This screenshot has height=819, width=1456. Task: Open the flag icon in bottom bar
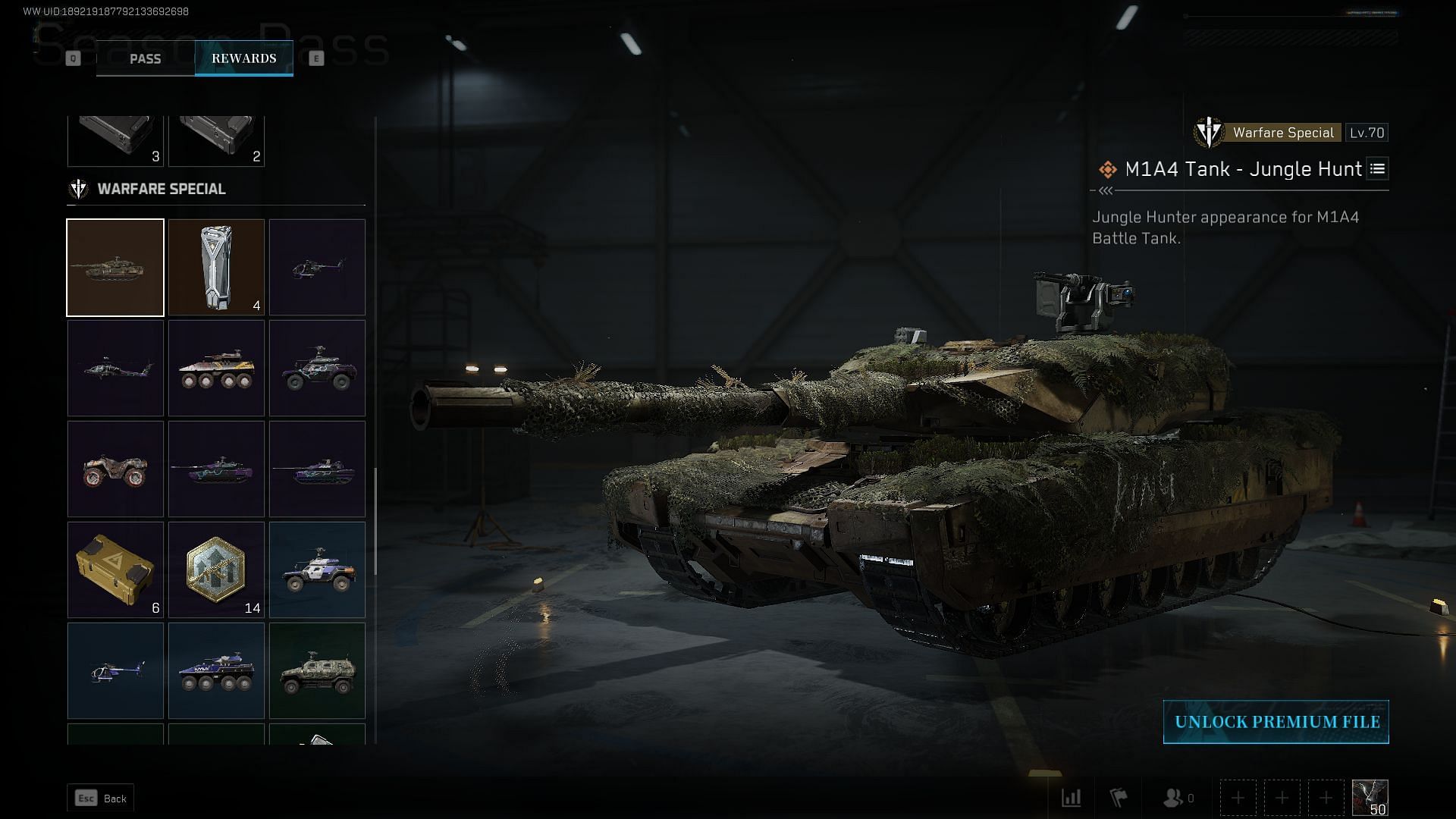click(x=1119, y=798)
